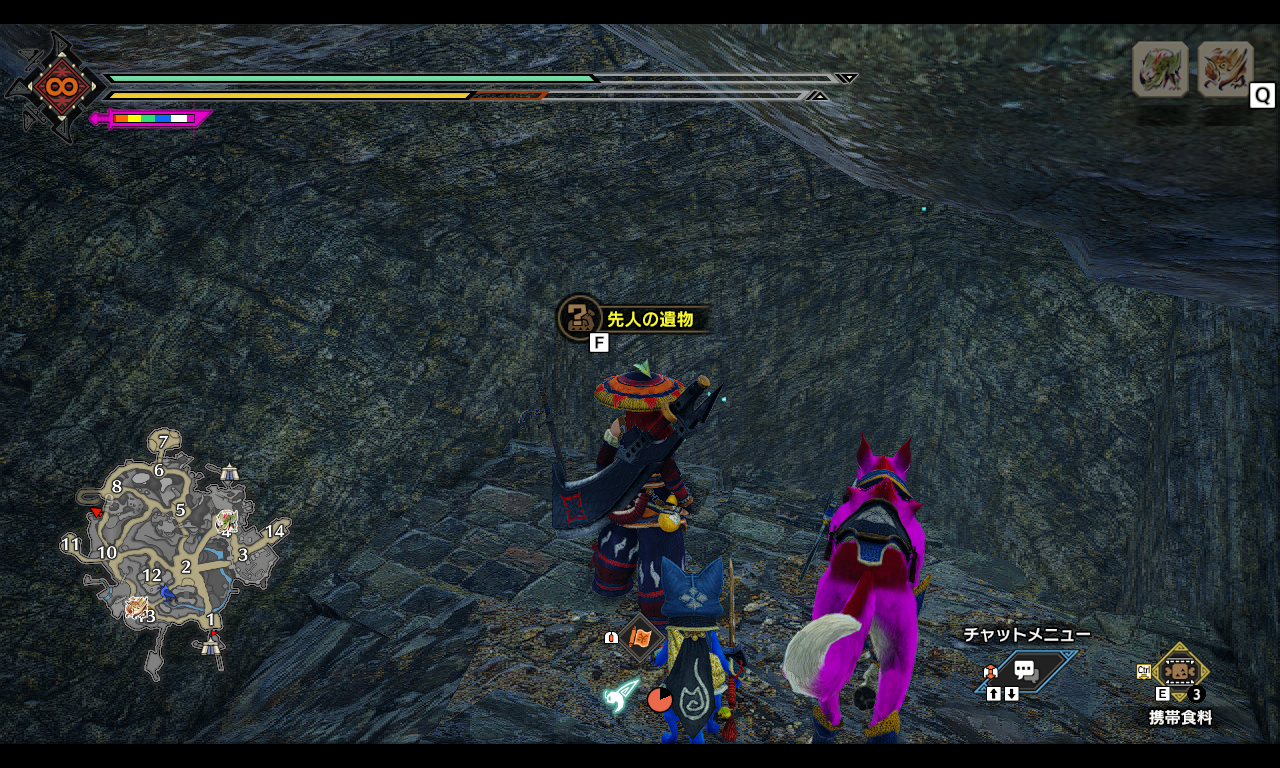Click the orange monster marker on minimap

(136, 607)
